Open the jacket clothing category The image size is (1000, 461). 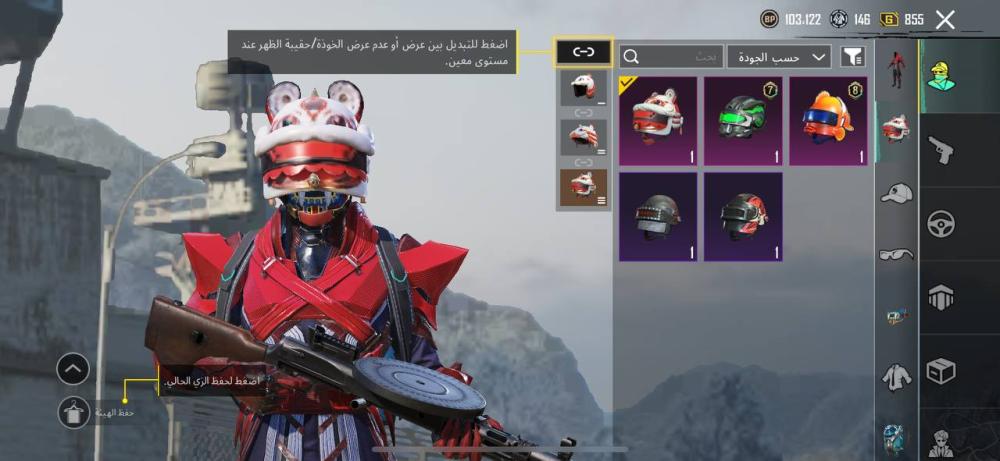click(896, 377)
